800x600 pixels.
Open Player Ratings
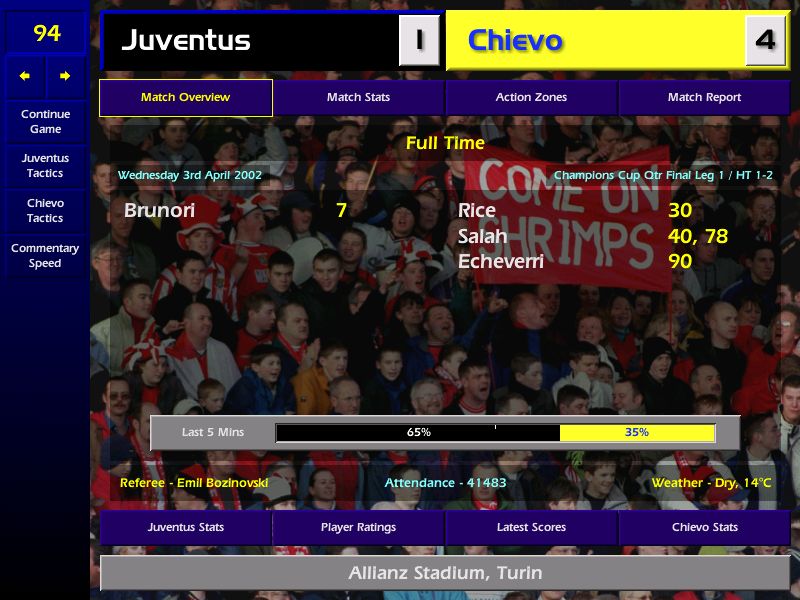pos(358,527)
